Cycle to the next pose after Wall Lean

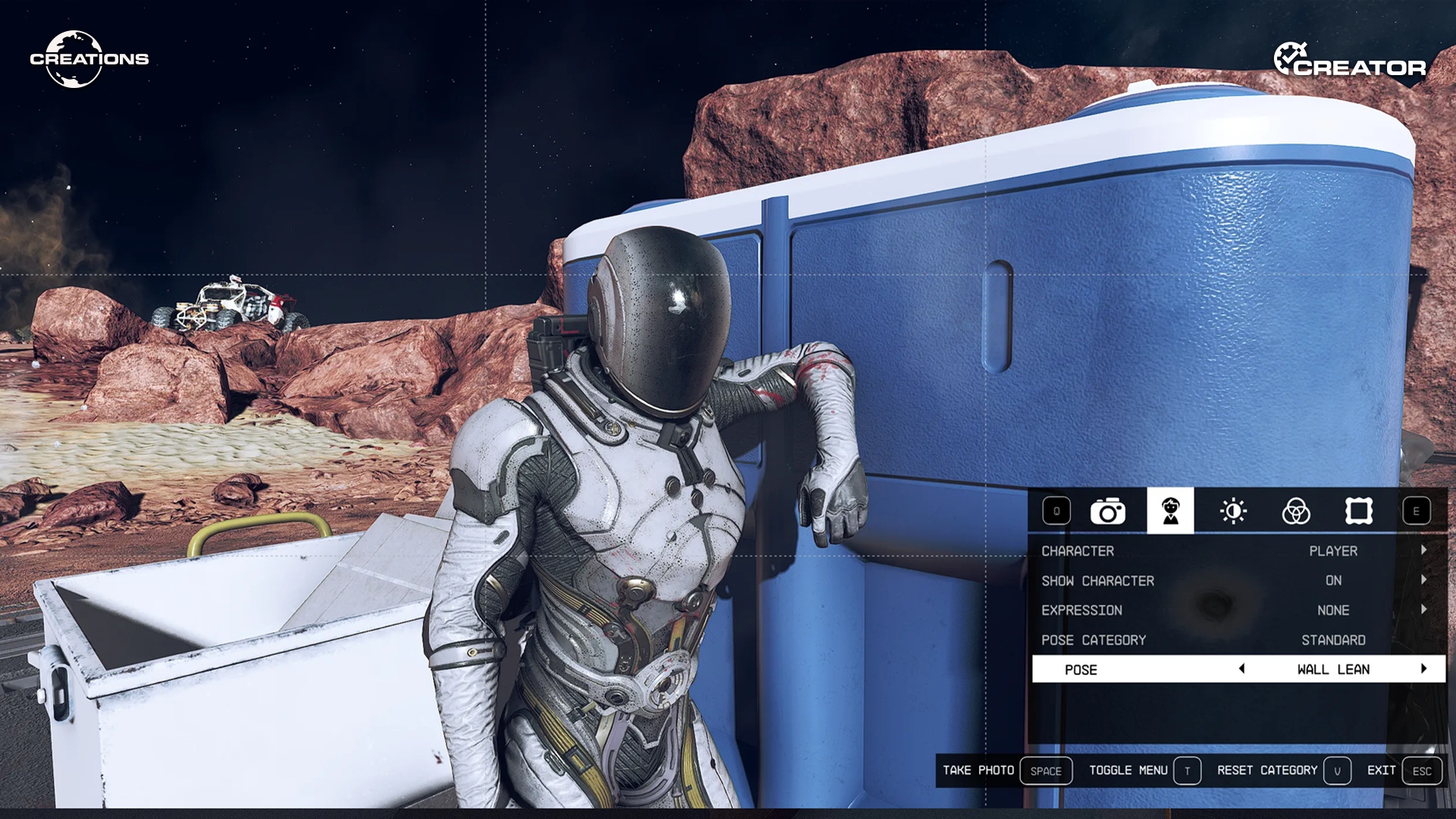coord(1423,669)
